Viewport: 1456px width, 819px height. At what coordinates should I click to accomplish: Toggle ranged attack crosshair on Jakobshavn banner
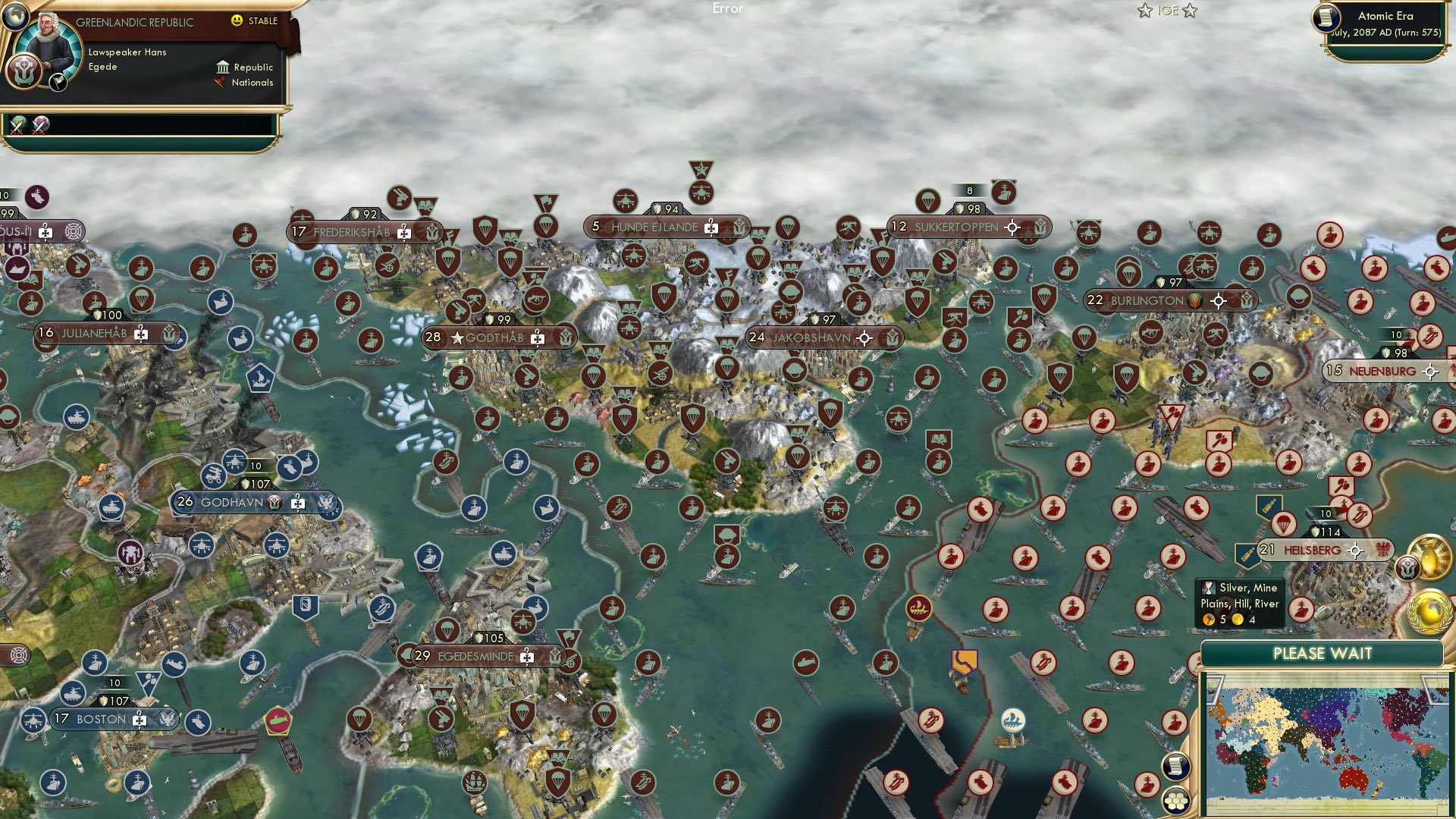click(x=864, y=337)
